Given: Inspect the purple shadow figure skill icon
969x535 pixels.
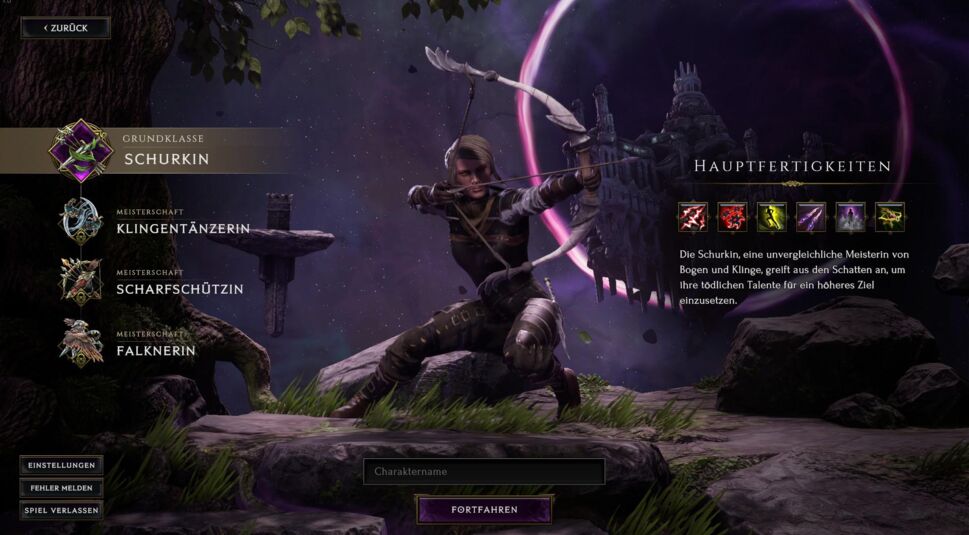Looking at the screenshot, I should 850,217.
